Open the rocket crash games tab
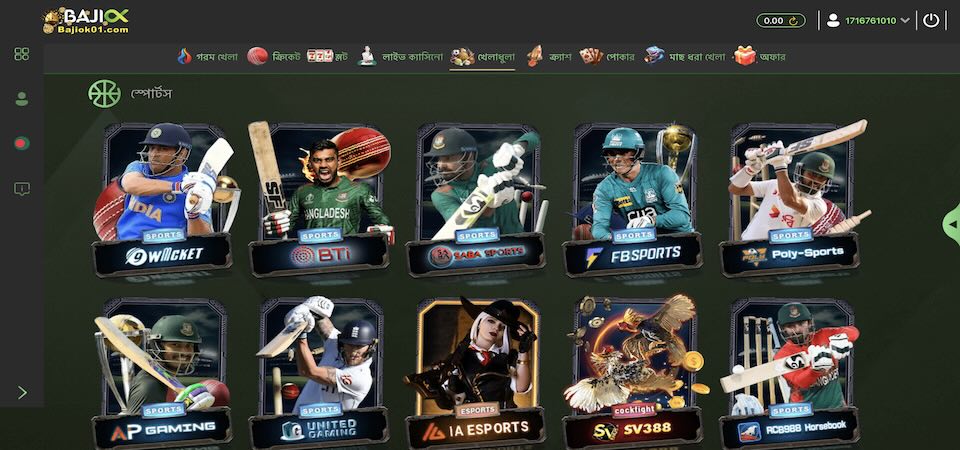 549,56
